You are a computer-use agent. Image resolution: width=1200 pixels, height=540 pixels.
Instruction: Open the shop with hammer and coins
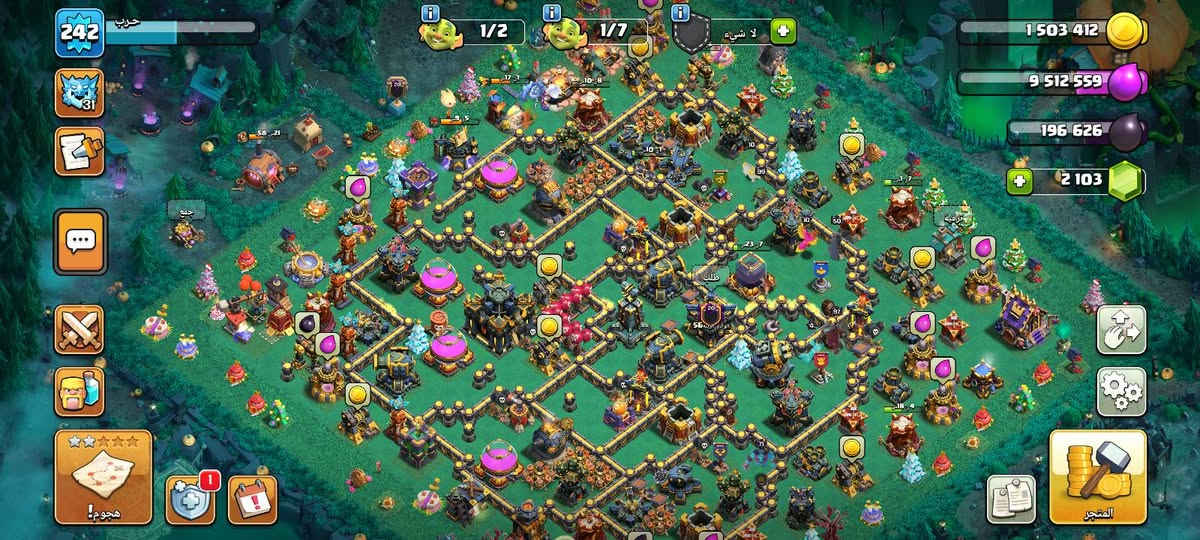[x=1097, y=477]
